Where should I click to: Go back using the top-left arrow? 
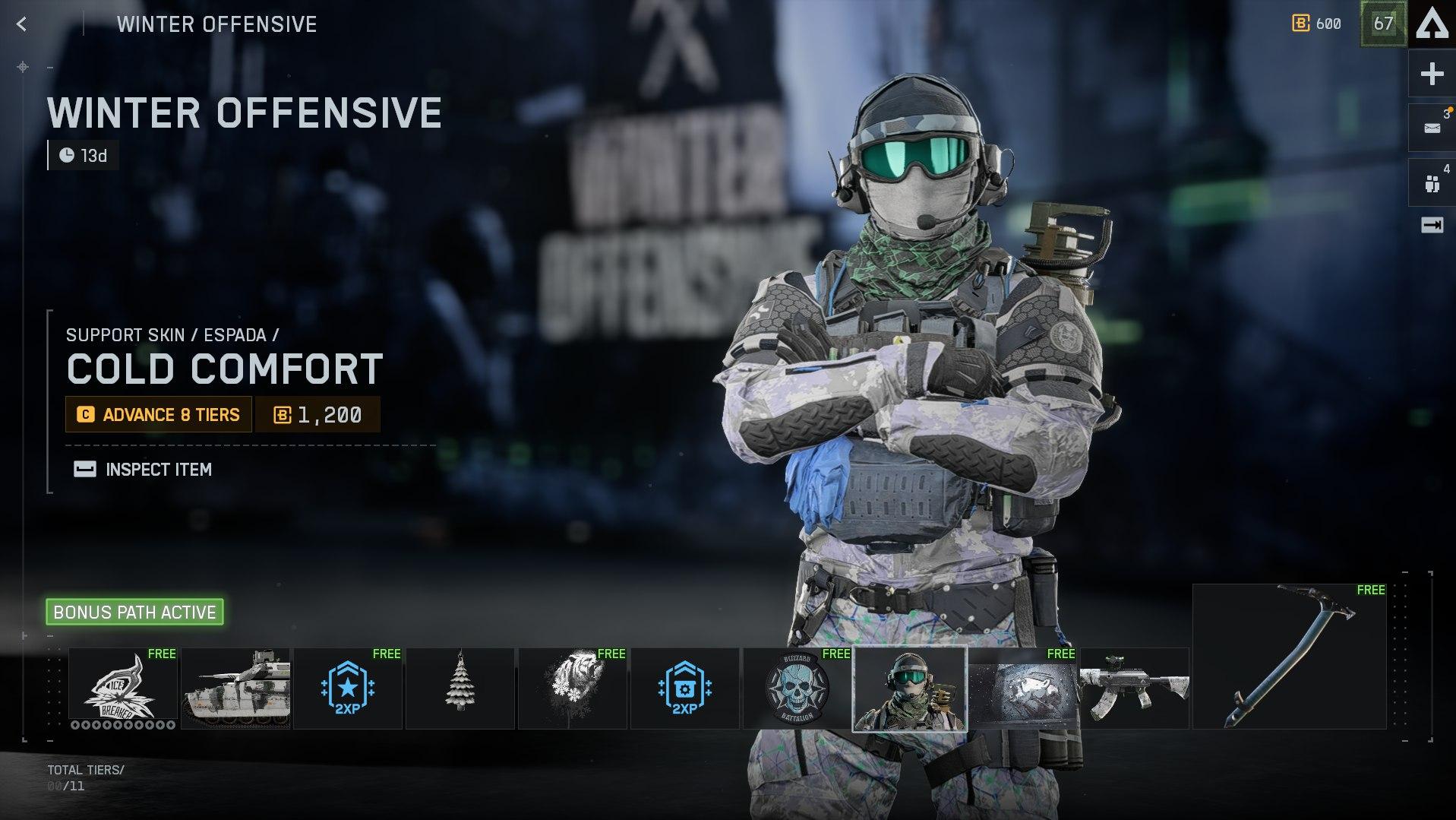[x=22, y=24]
